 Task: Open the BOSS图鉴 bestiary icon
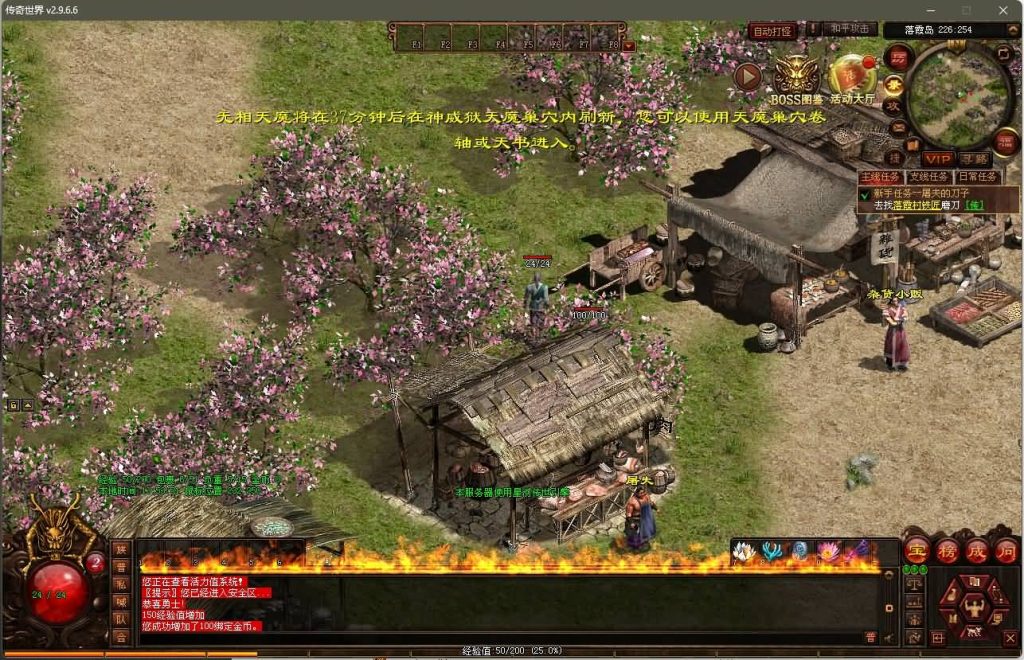(x=797, y=74)
